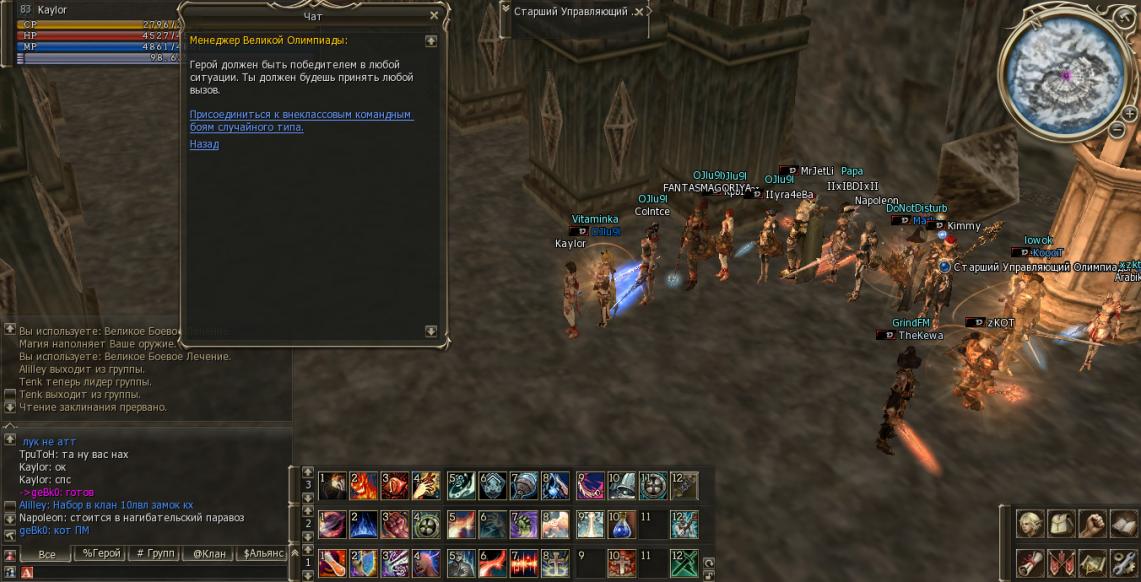Switch to the Все chat tab
The width and height of the screenshot is (1141, 582).
pos(46,553)
